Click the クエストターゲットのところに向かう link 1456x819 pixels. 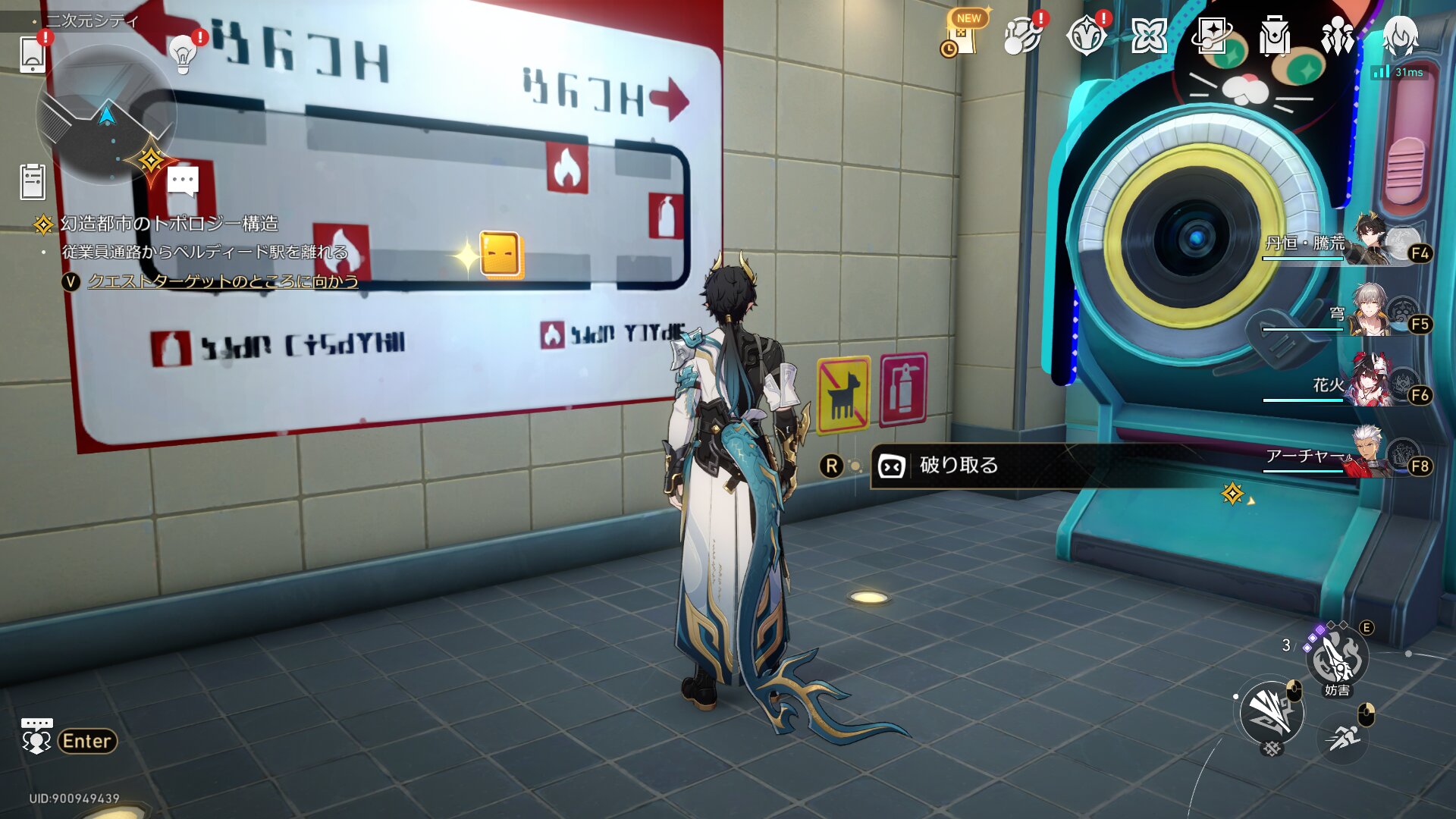(223, 281)
